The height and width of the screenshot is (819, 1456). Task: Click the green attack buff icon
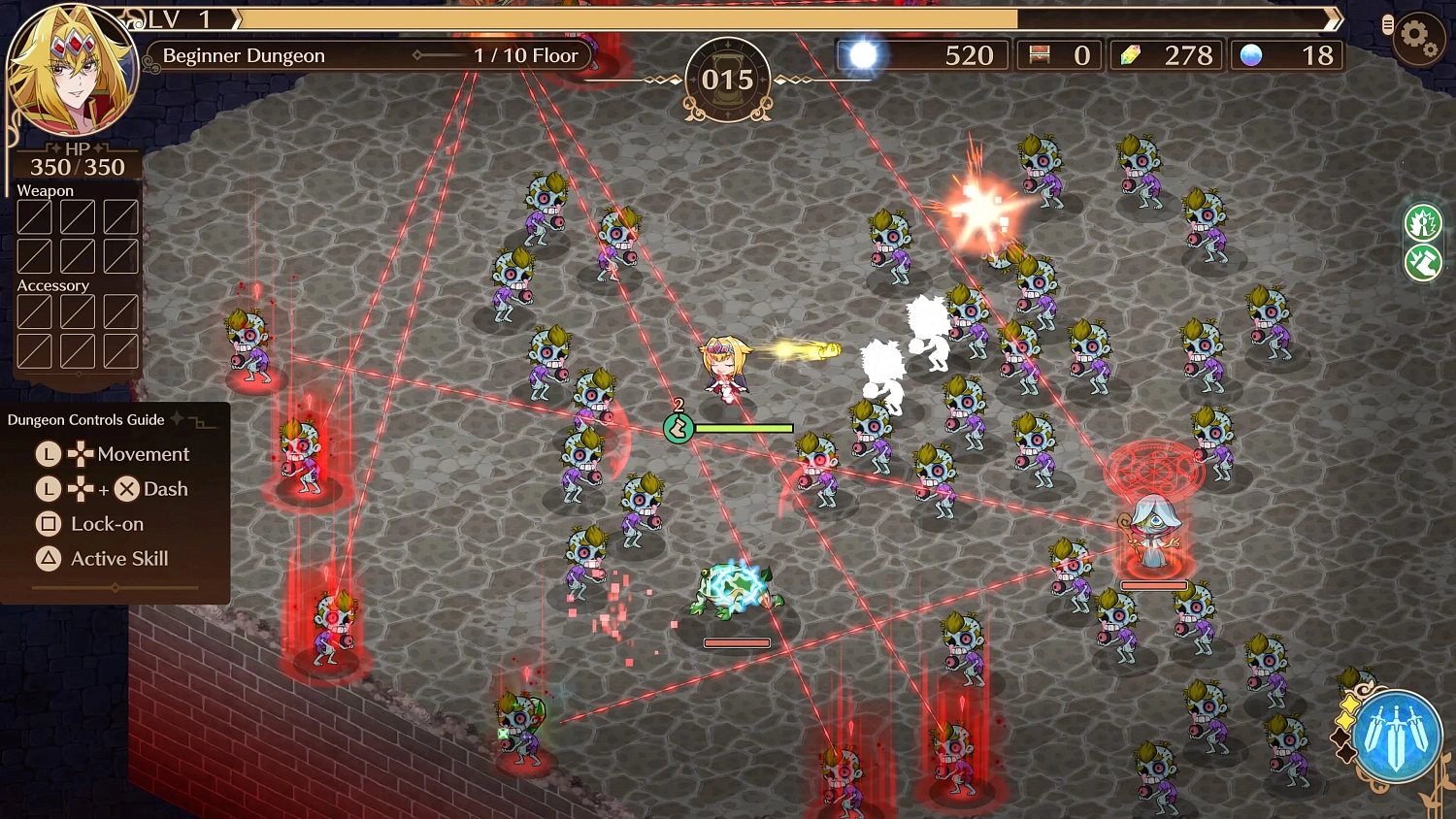tap(1422, 224)
